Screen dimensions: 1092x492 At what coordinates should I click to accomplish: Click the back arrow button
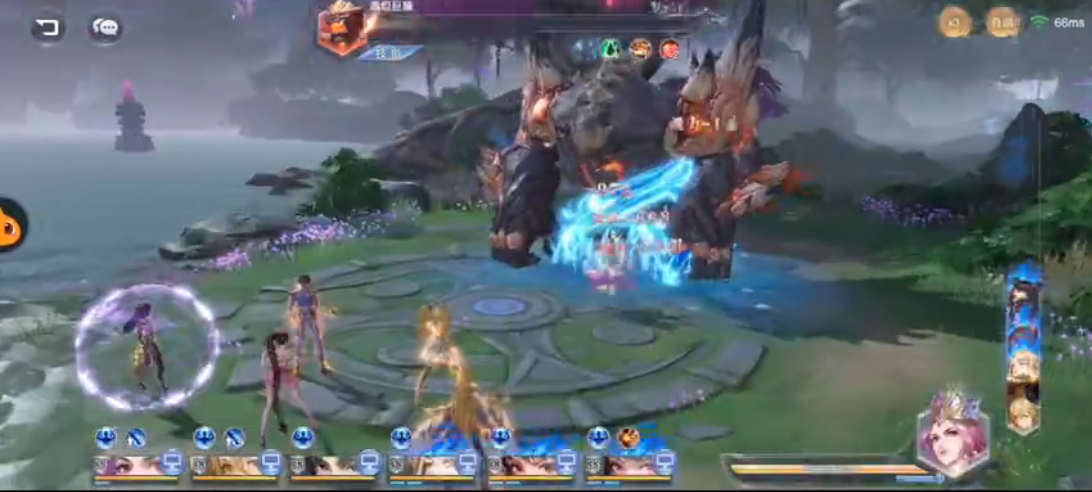(47, 28)
